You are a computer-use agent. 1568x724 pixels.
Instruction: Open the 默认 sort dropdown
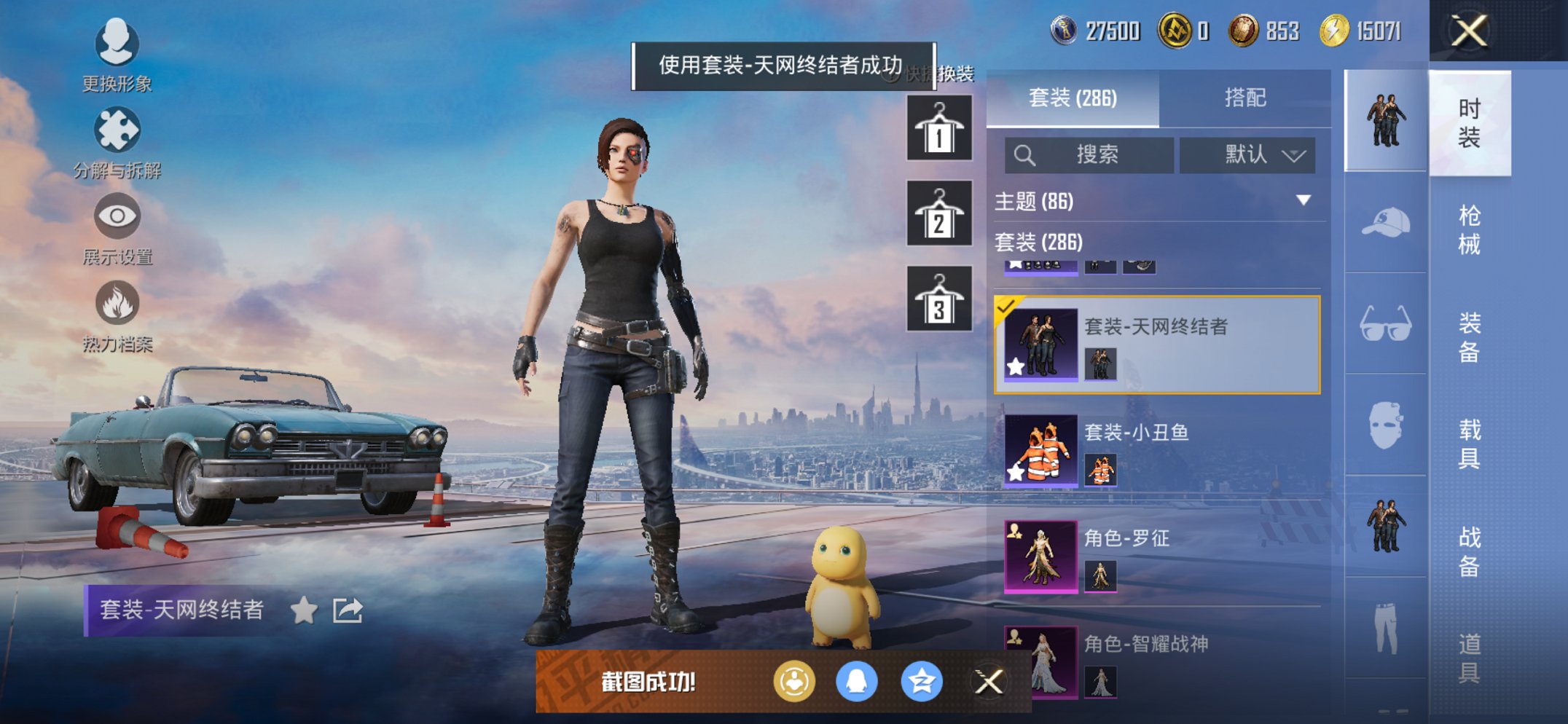click(x=1247, y=154)
